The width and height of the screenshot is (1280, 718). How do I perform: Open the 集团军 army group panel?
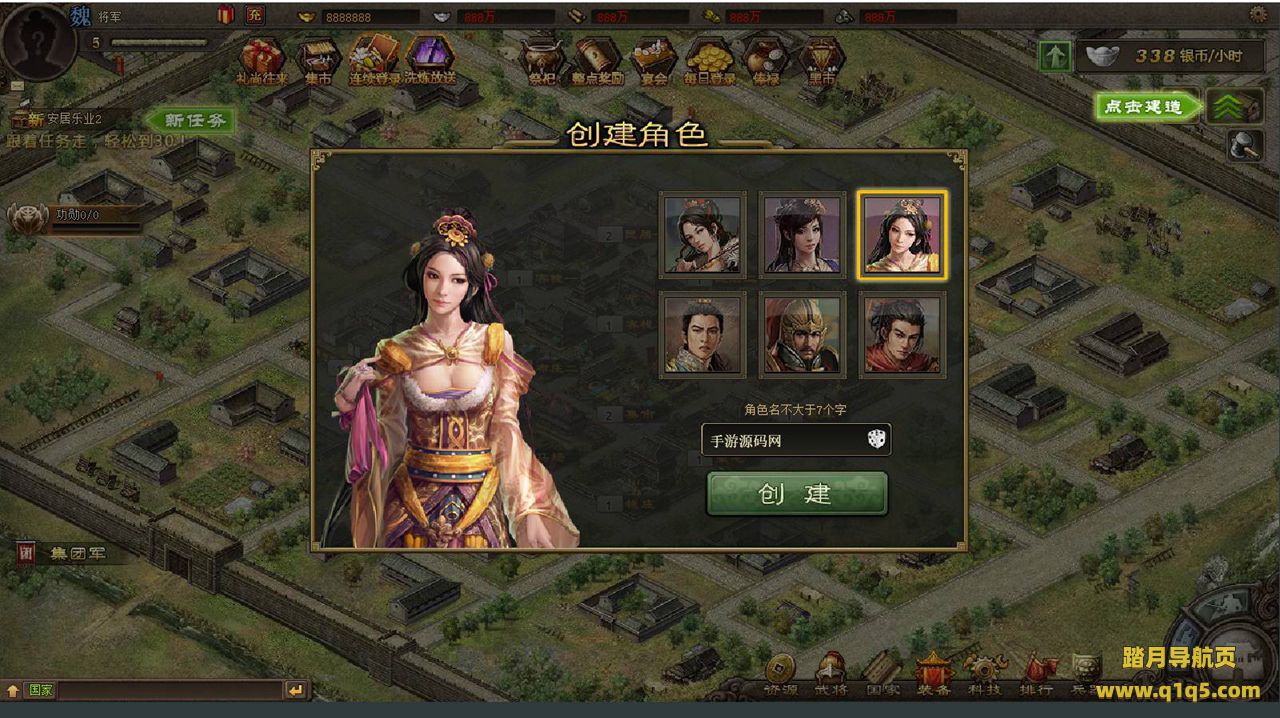point(70,552)
